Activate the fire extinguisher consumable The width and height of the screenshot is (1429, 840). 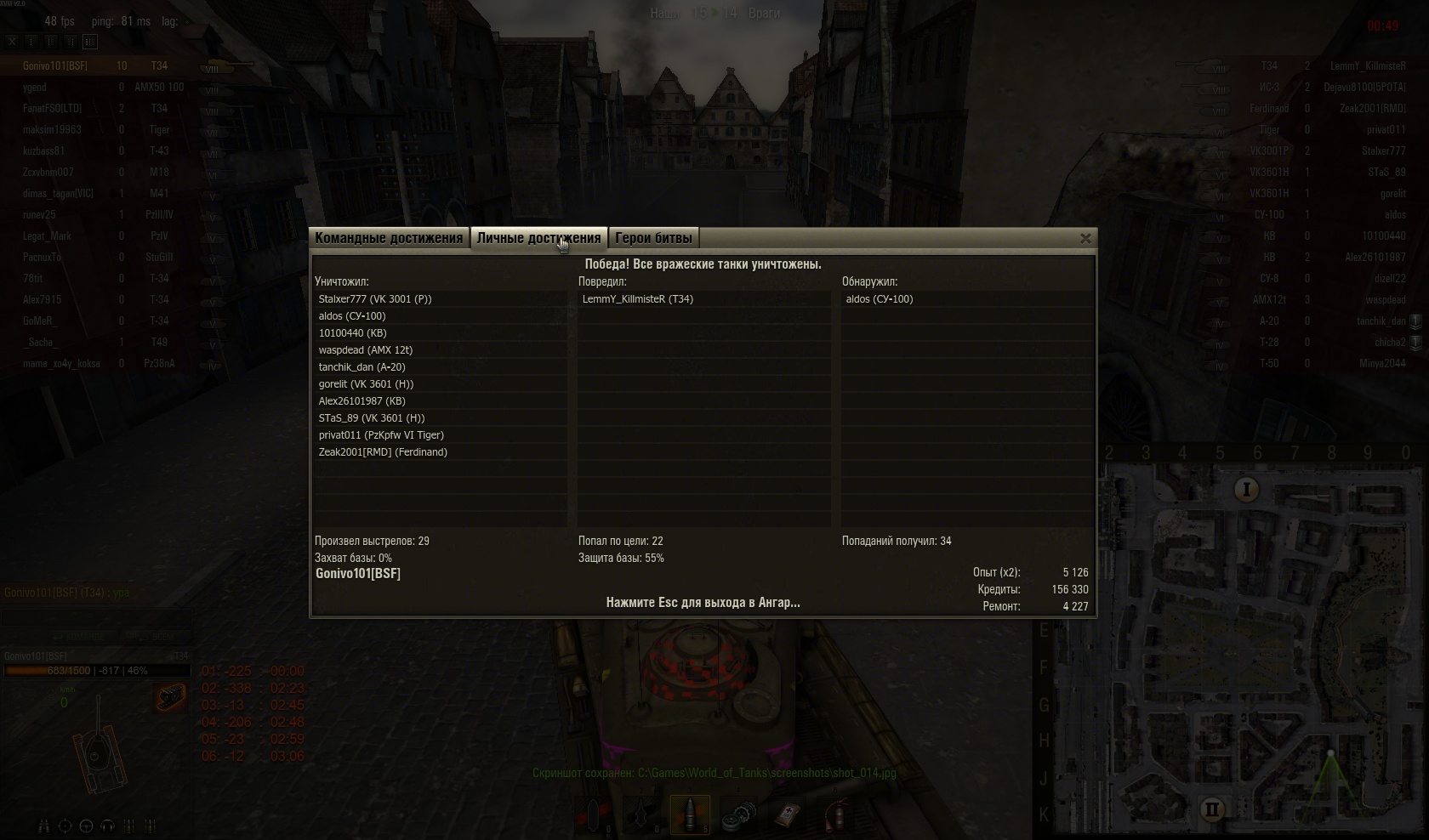coord(837,814)
